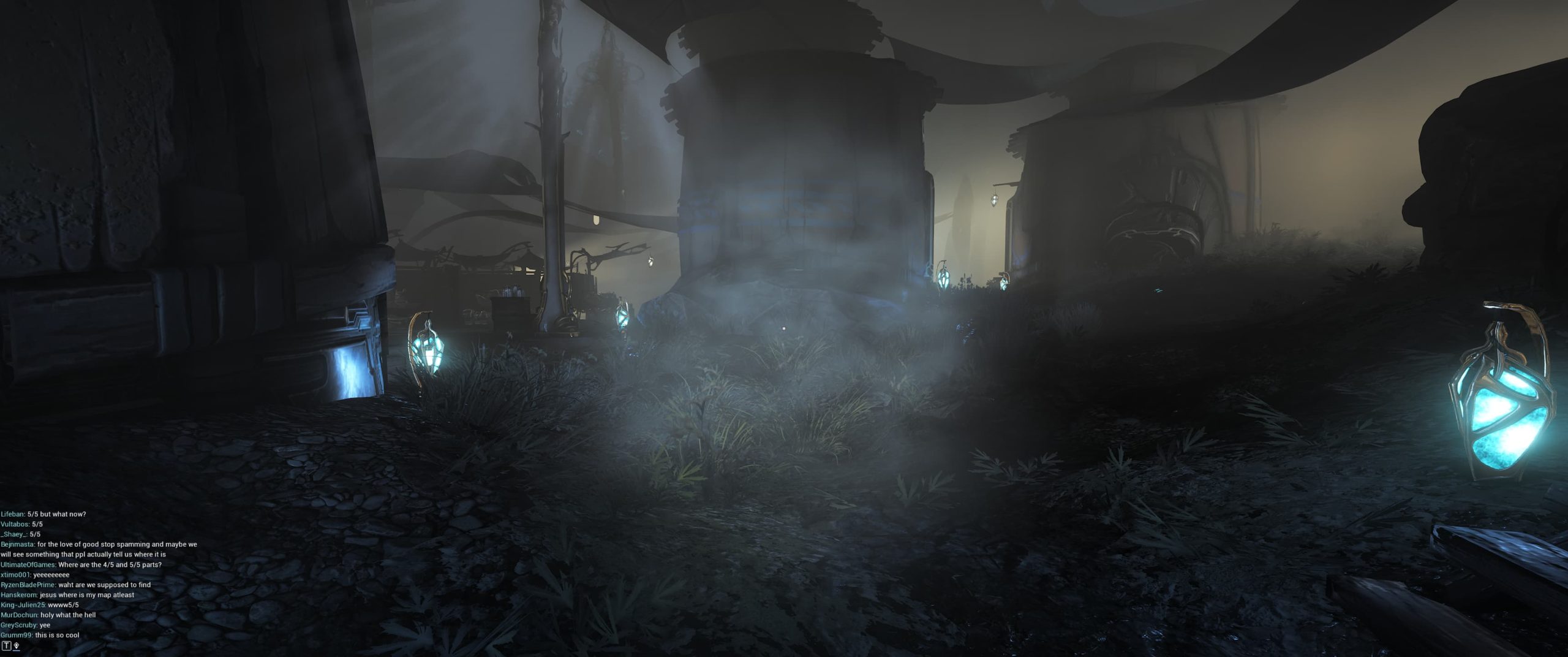Click King-Julien25's 'wwww5/5' message
Viewport: 1568px width, 657px height.
62,605
